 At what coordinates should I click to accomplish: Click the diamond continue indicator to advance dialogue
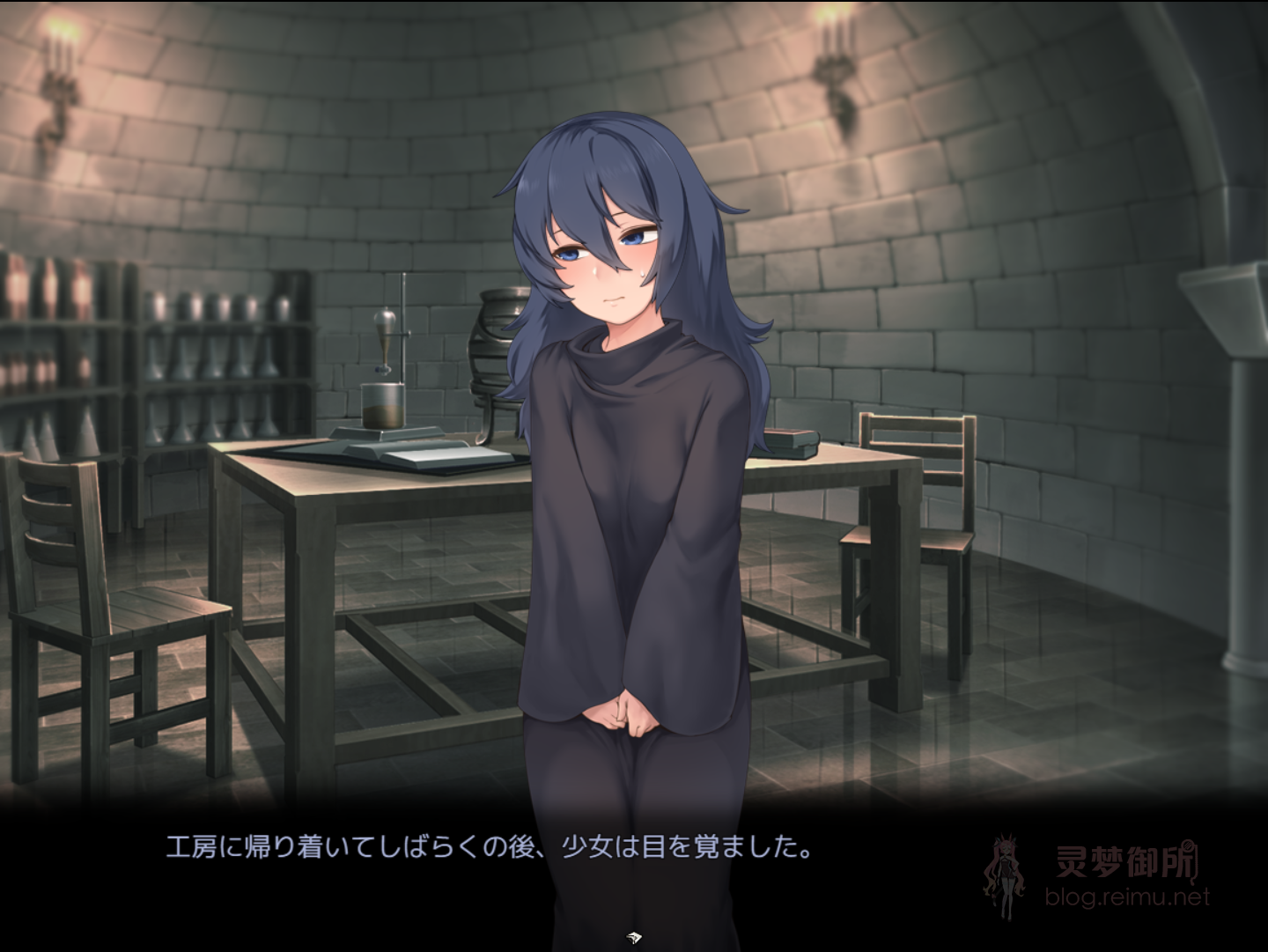click(633, 936)
